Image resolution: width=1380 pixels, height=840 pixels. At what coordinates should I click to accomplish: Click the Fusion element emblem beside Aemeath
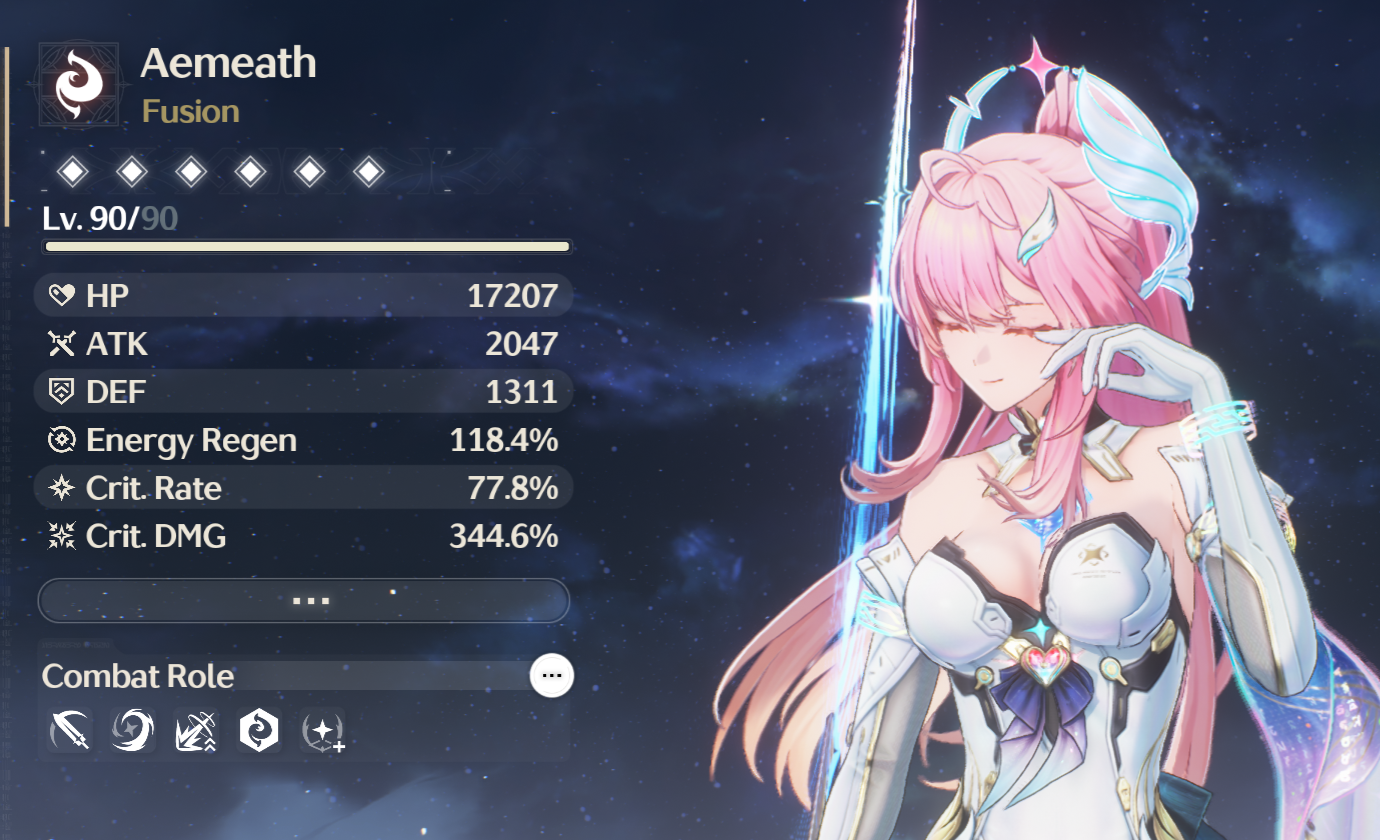(79, 85)
